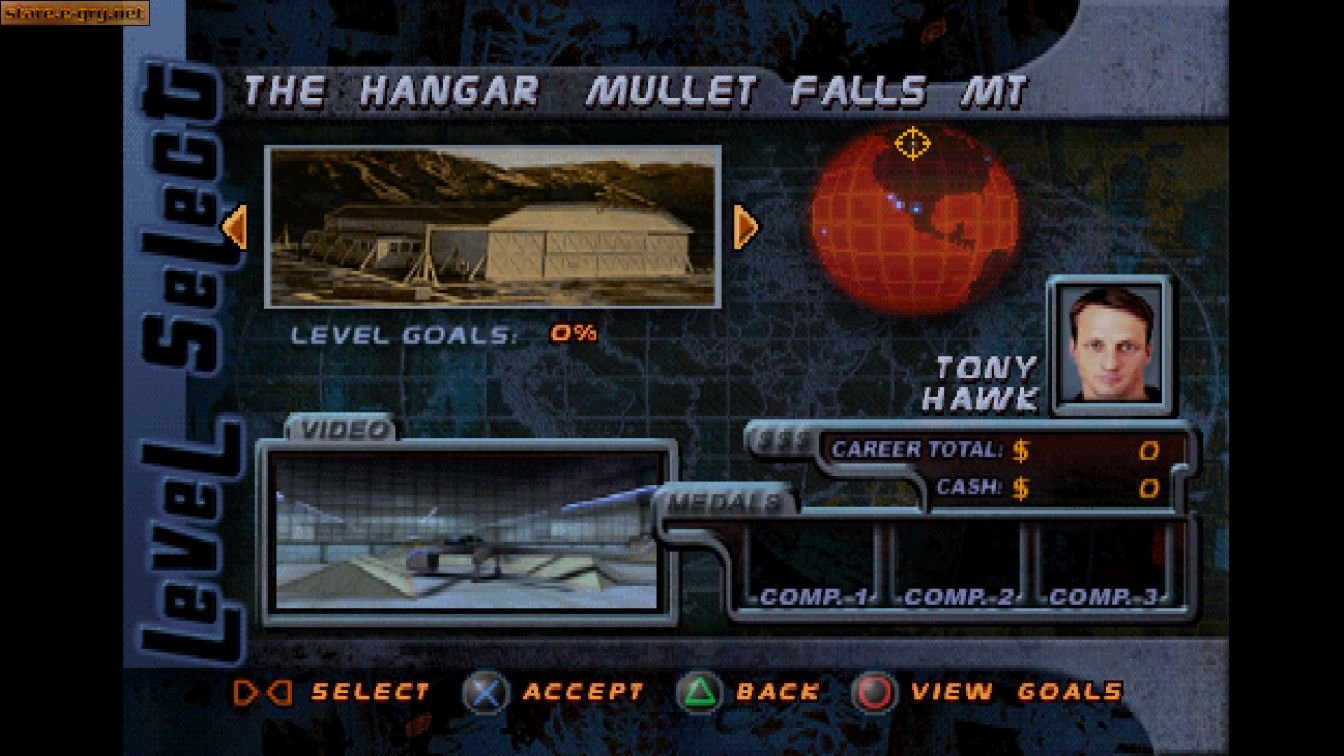This screenshot has width=1344, height=756.
Task: Select the right arrow to view next level
Action: [x=744, y=227]
